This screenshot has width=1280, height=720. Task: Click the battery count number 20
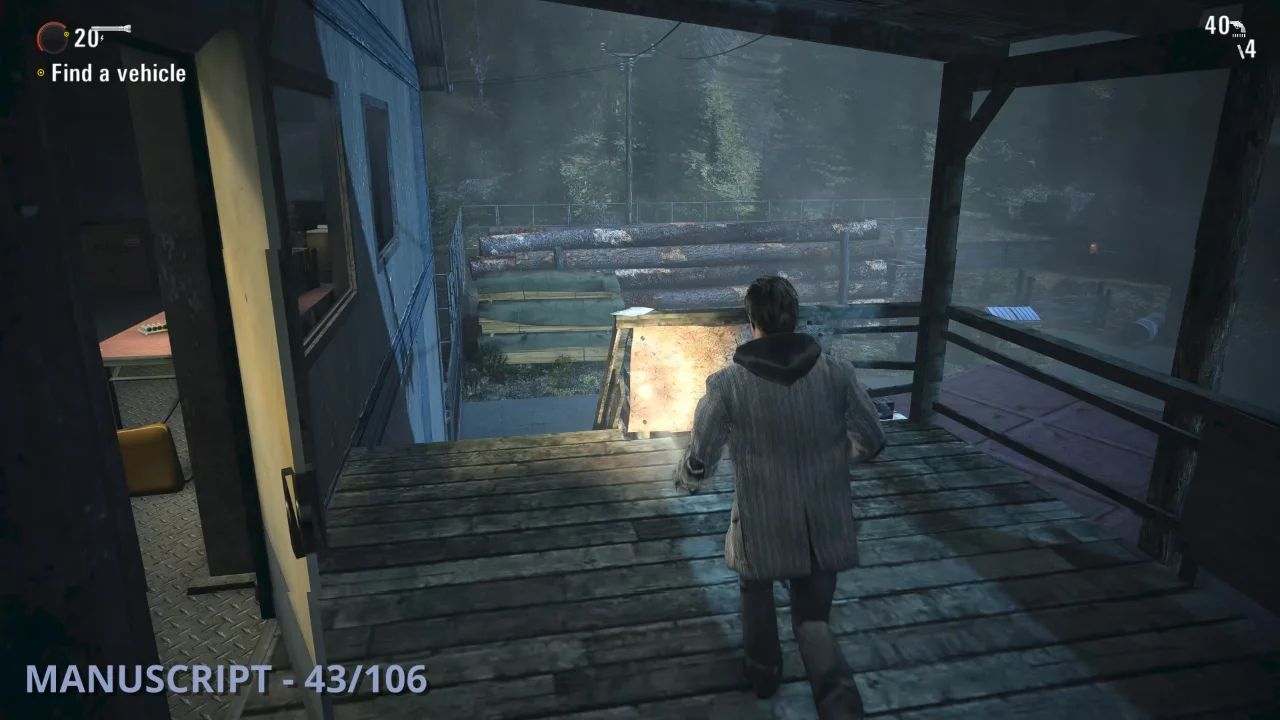85,38
